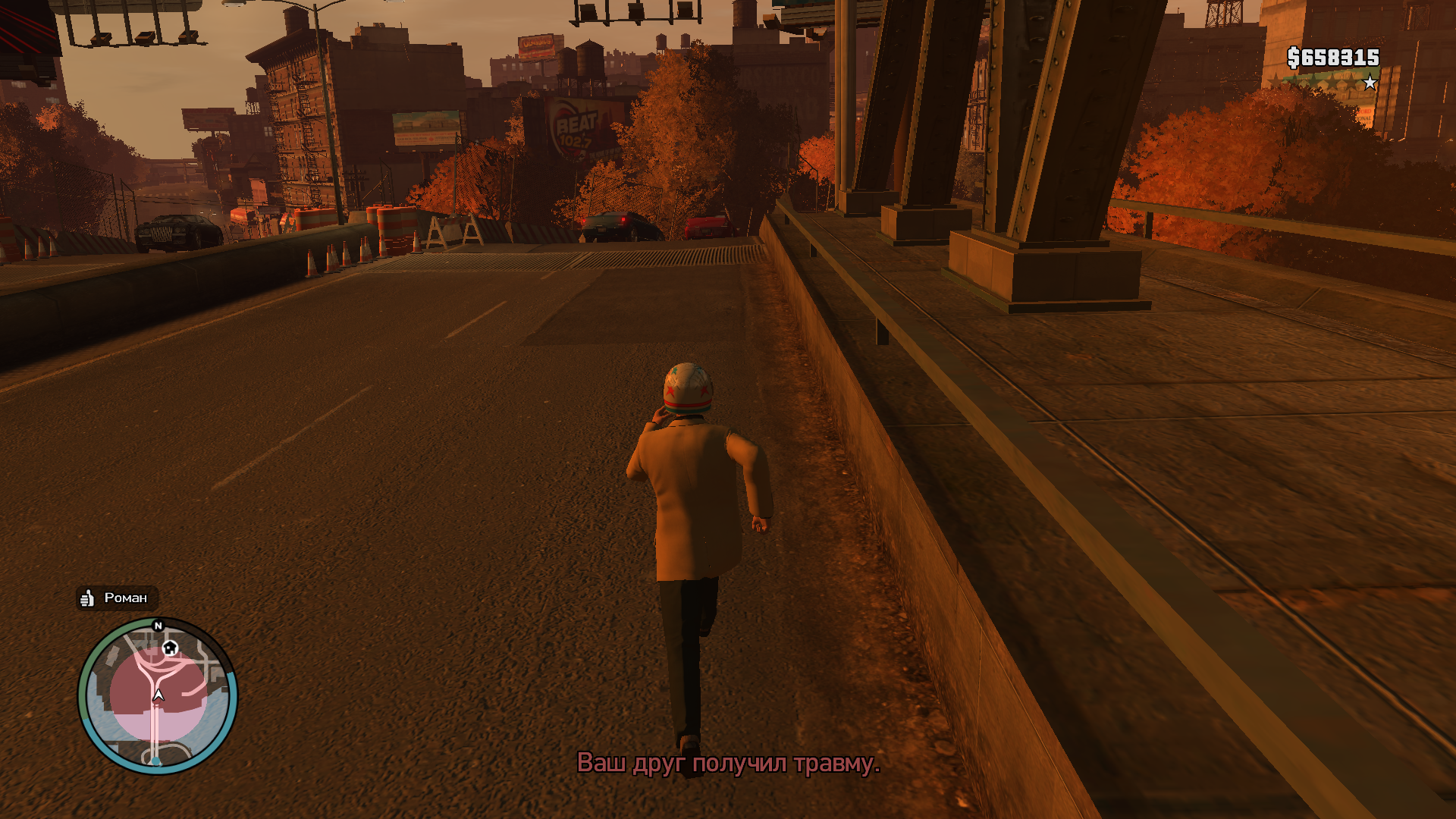Click the circular radar minimap
Viewport: 1456px width, 819px height.
coord(158,695)
